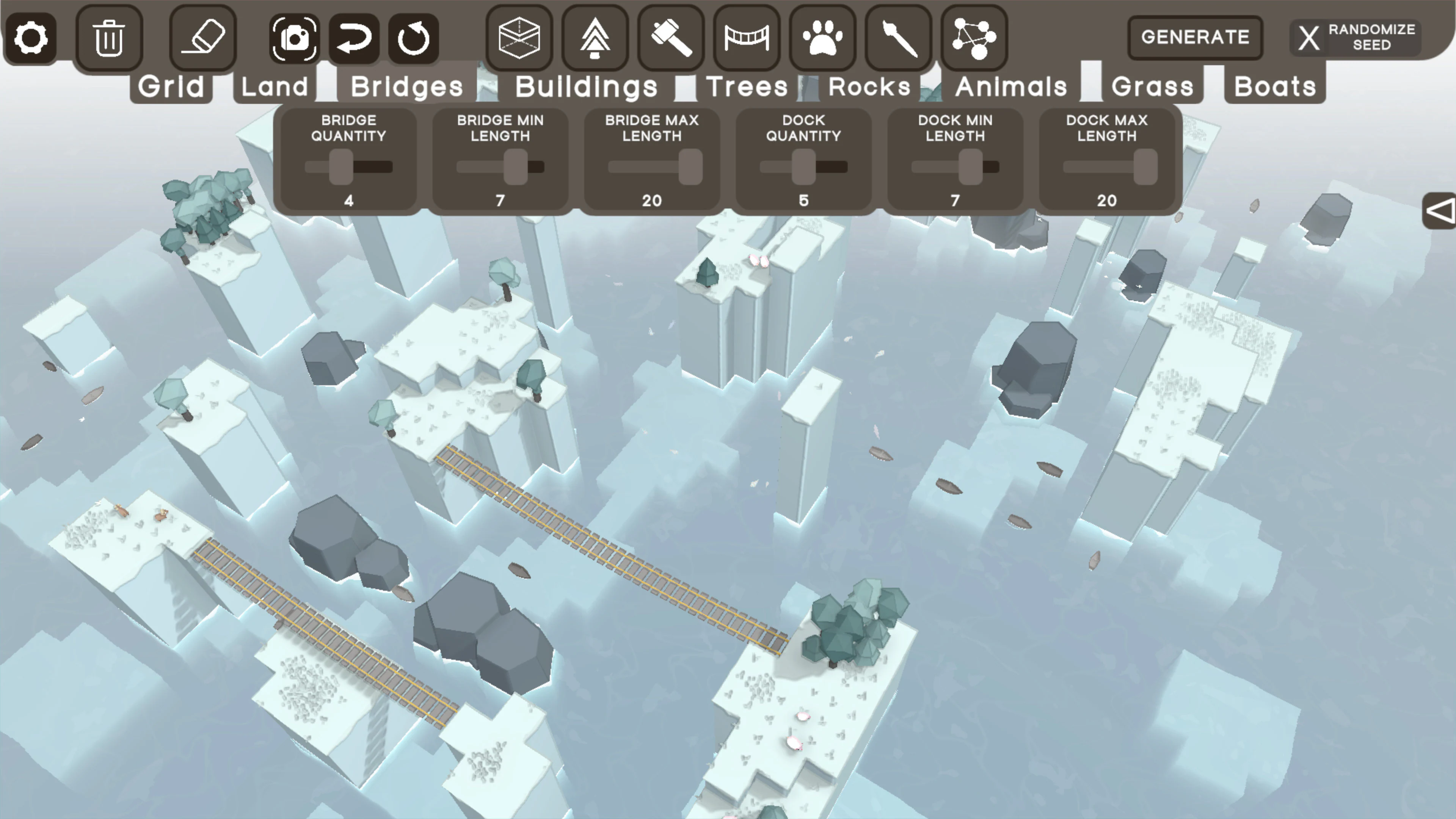Screen dimensions: 1456x819
Task: Click the Randomize Seed label
Action: 1374,36
